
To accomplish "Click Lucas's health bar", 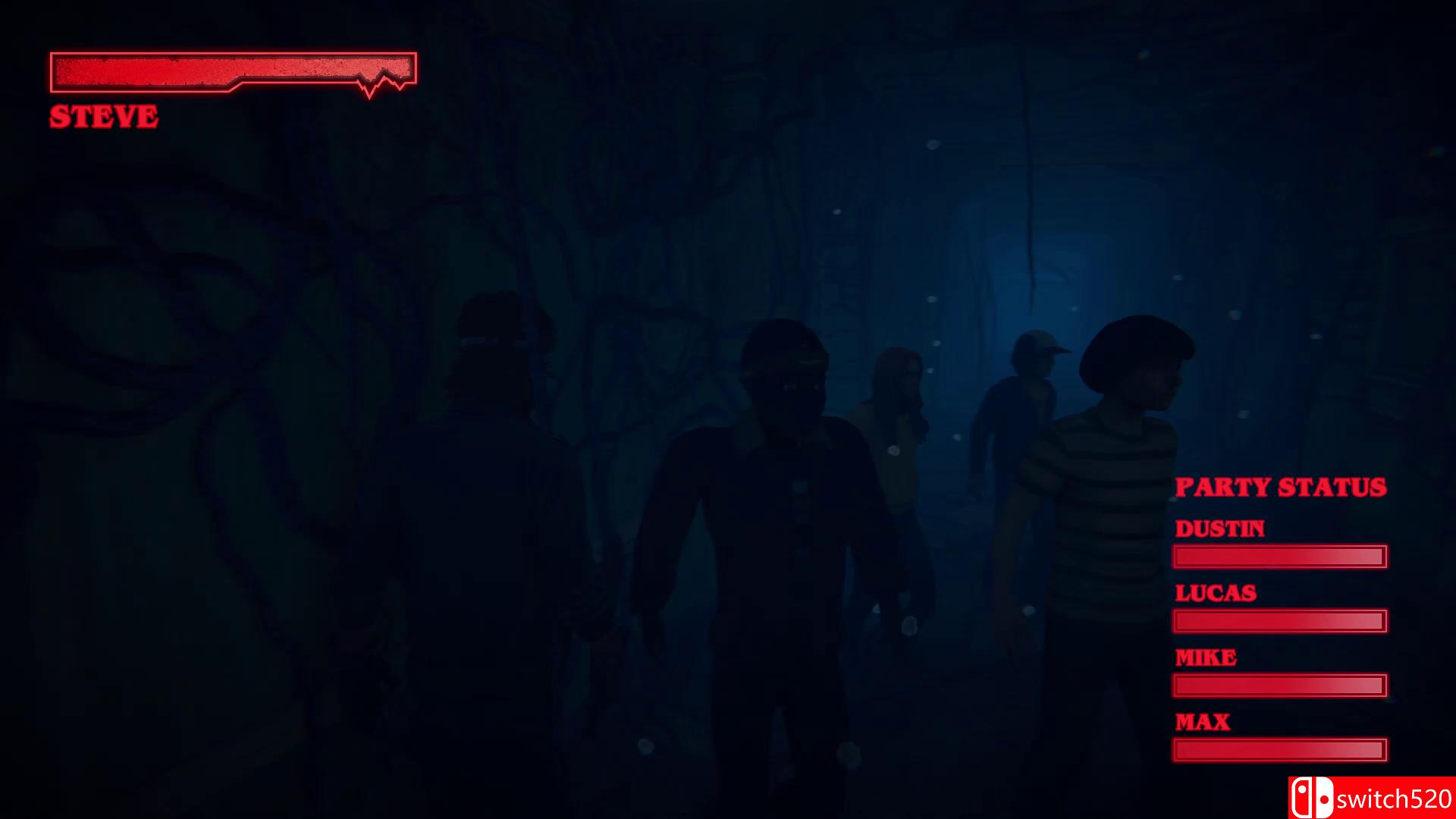I will pos(1279,621).
